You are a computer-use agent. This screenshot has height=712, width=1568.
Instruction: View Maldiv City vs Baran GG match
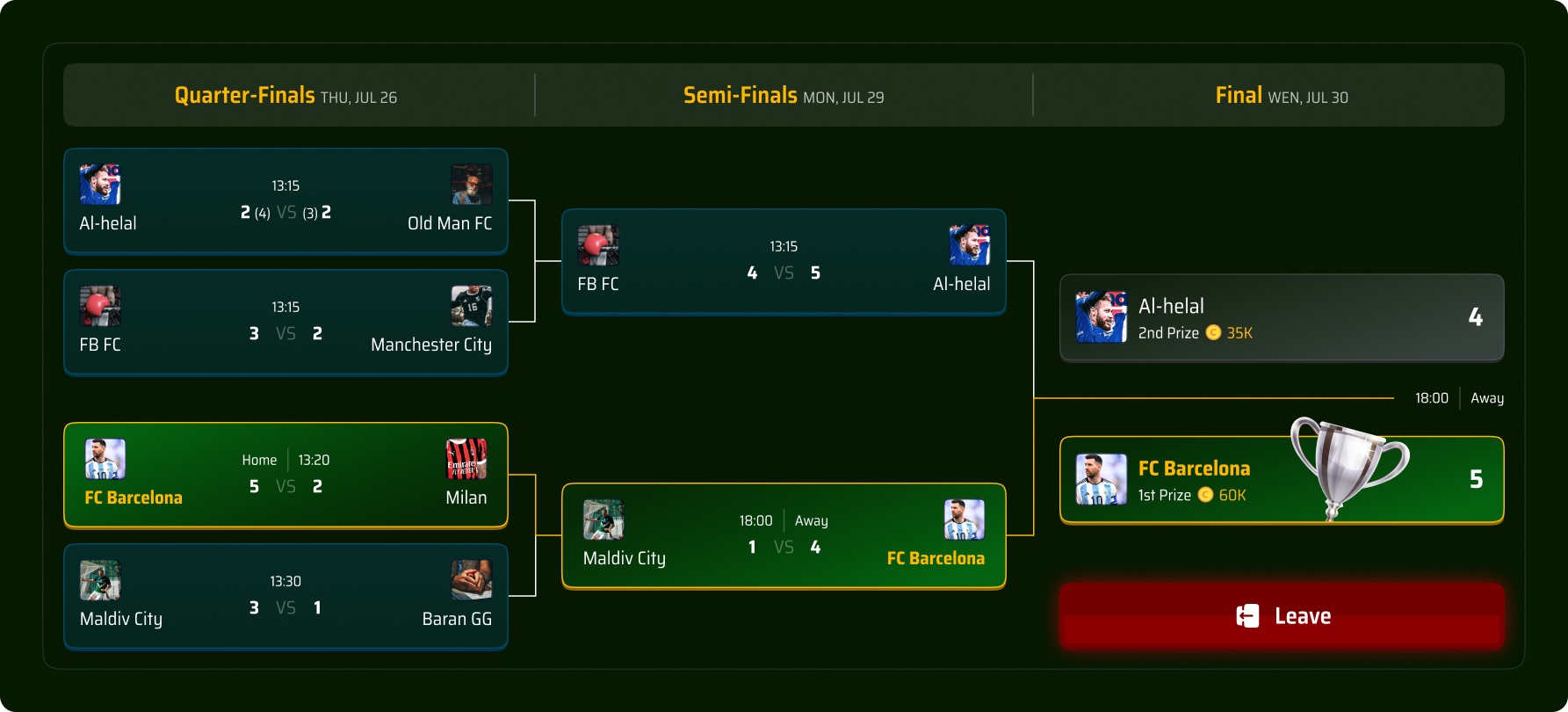285,597
